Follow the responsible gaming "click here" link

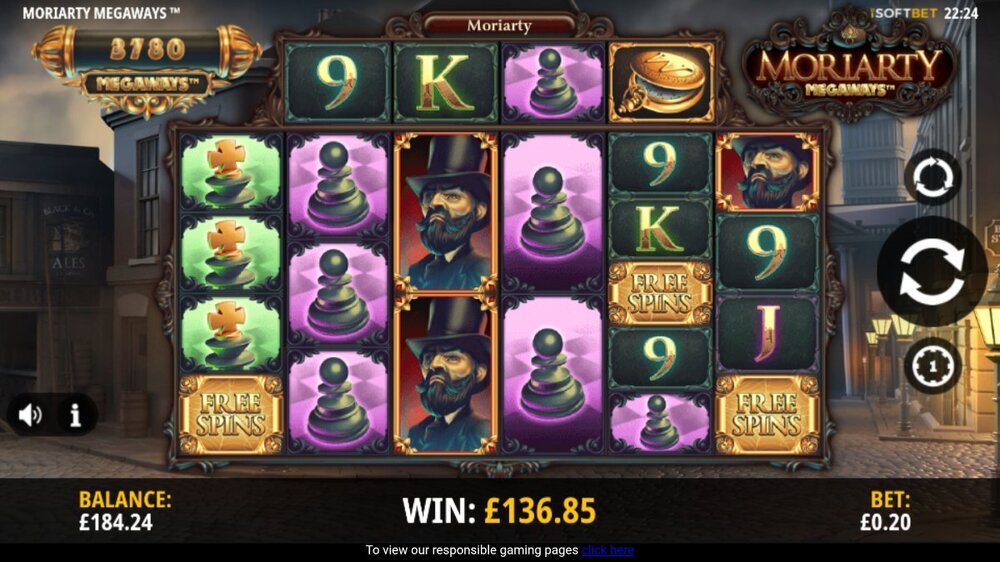point(608,550)
